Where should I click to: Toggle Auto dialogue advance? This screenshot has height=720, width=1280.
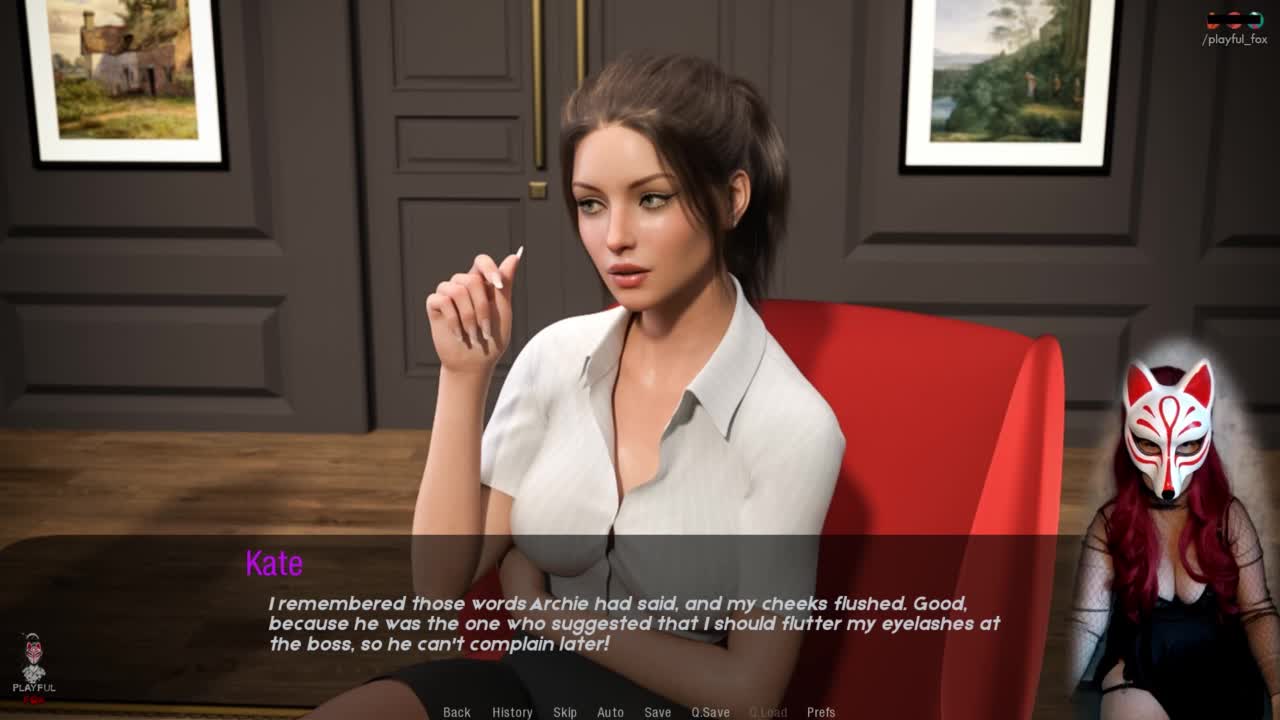click(610, 712)
